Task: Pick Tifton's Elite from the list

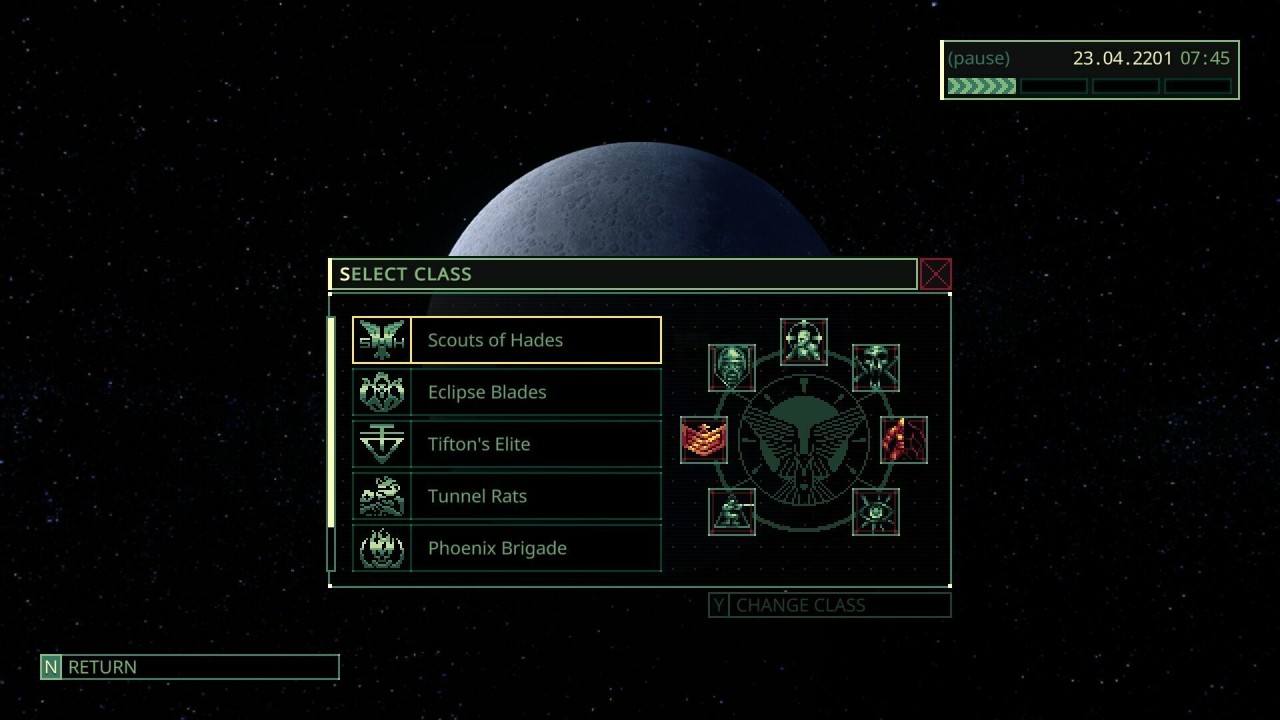Action: pyautogui.click(x=506, y=444)
